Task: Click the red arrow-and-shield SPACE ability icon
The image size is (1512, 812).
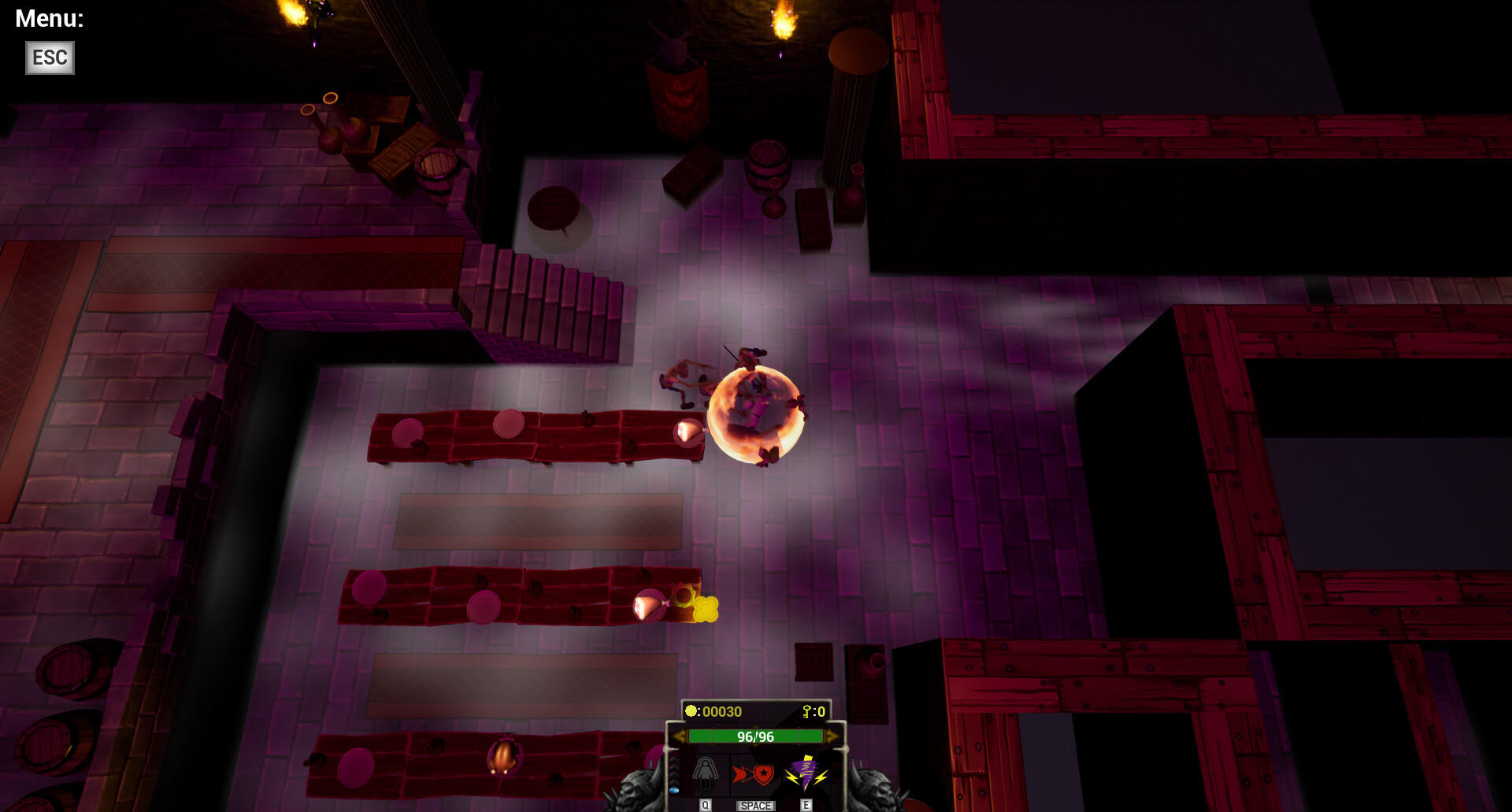Action: [x=754, y=776]
